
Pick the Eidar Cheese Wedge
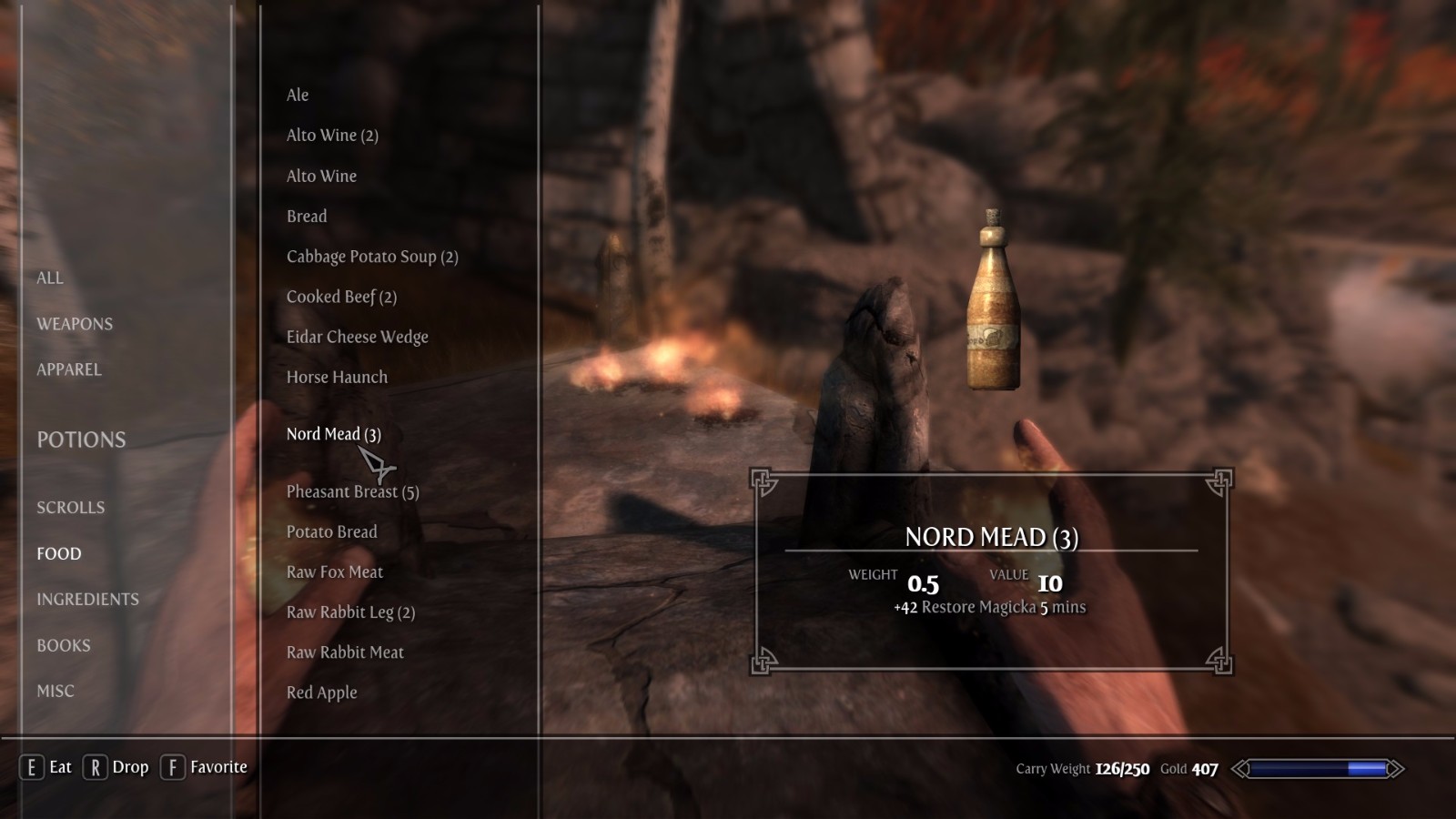pyautogui.click(x=357, y=337)
